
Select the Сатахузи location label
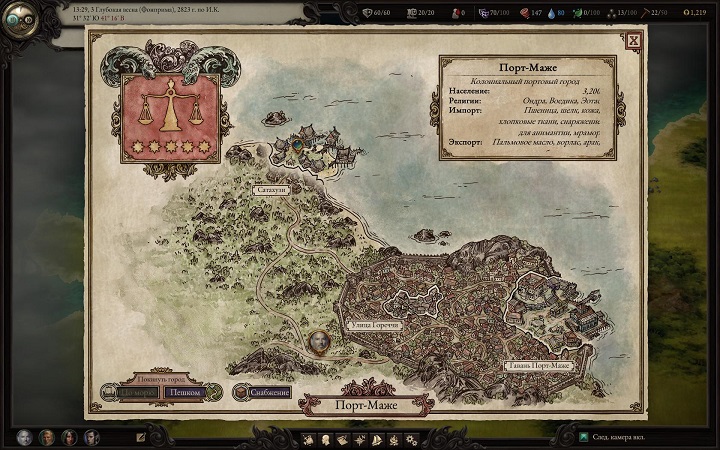(x=270, y=189)
